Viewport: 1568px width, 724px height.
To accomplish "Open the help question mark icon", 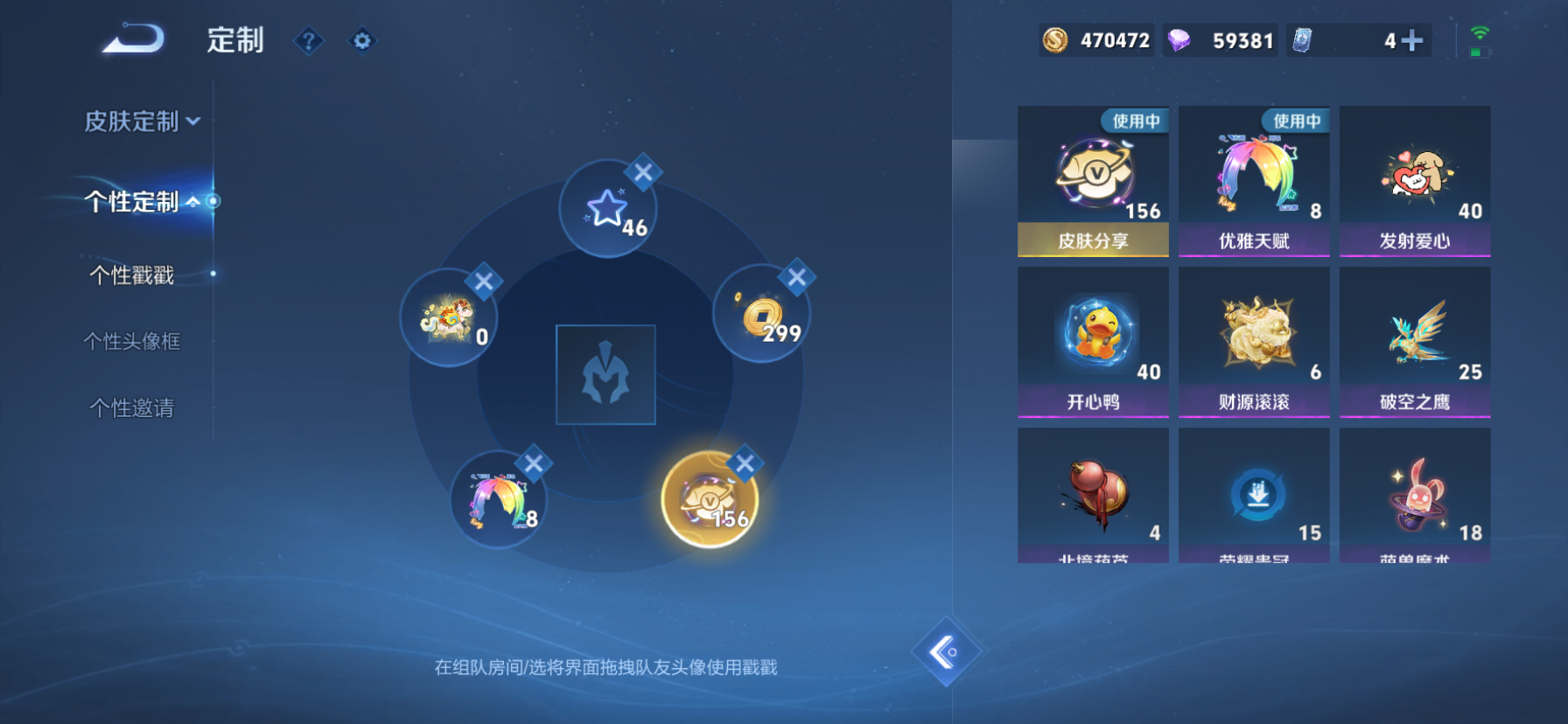I will (x=308, y=41).
